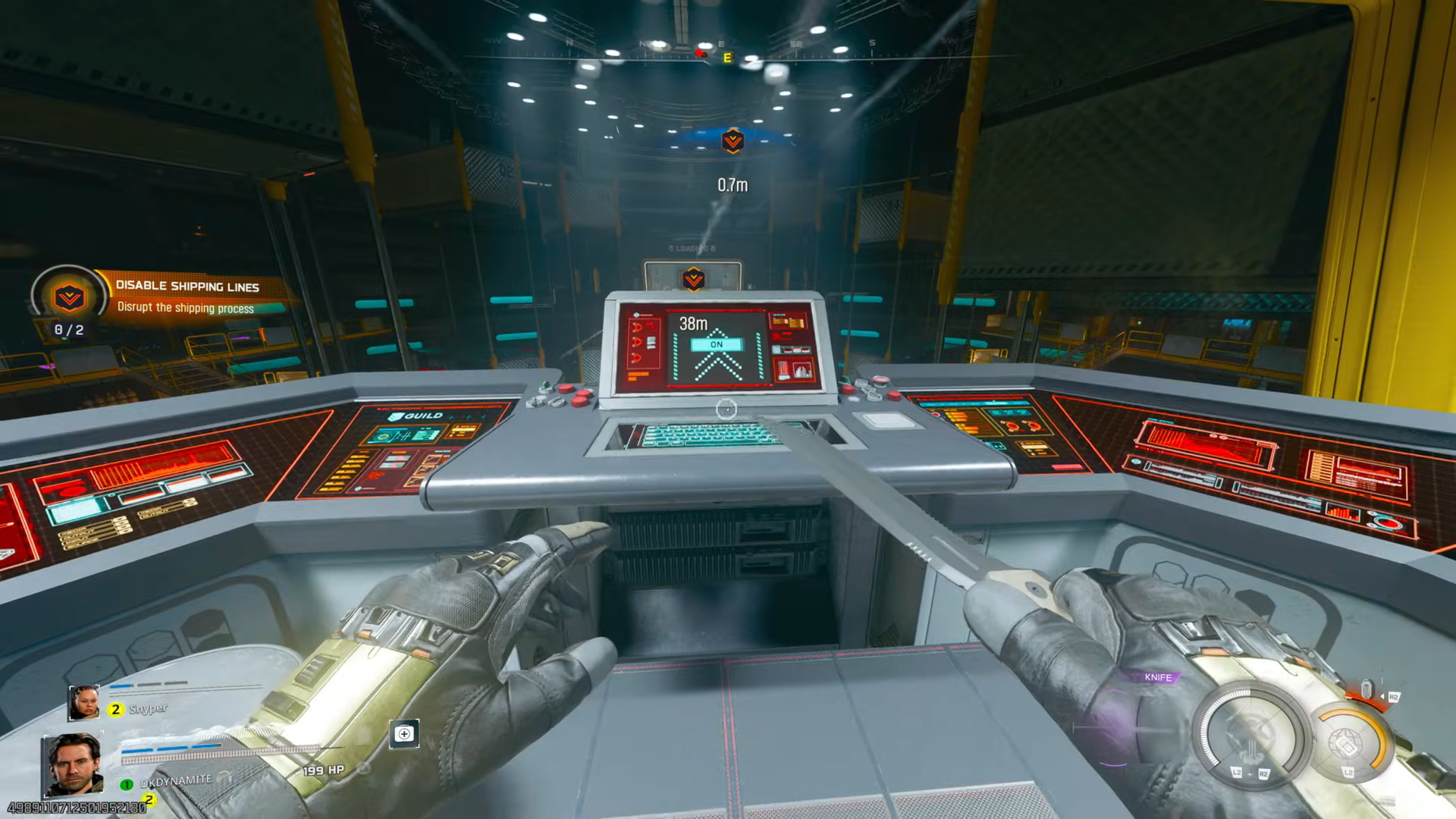Screen dimensions: 1456x819
Task: Select the Snyper teammate nameplate
Action: click(148, 708)
